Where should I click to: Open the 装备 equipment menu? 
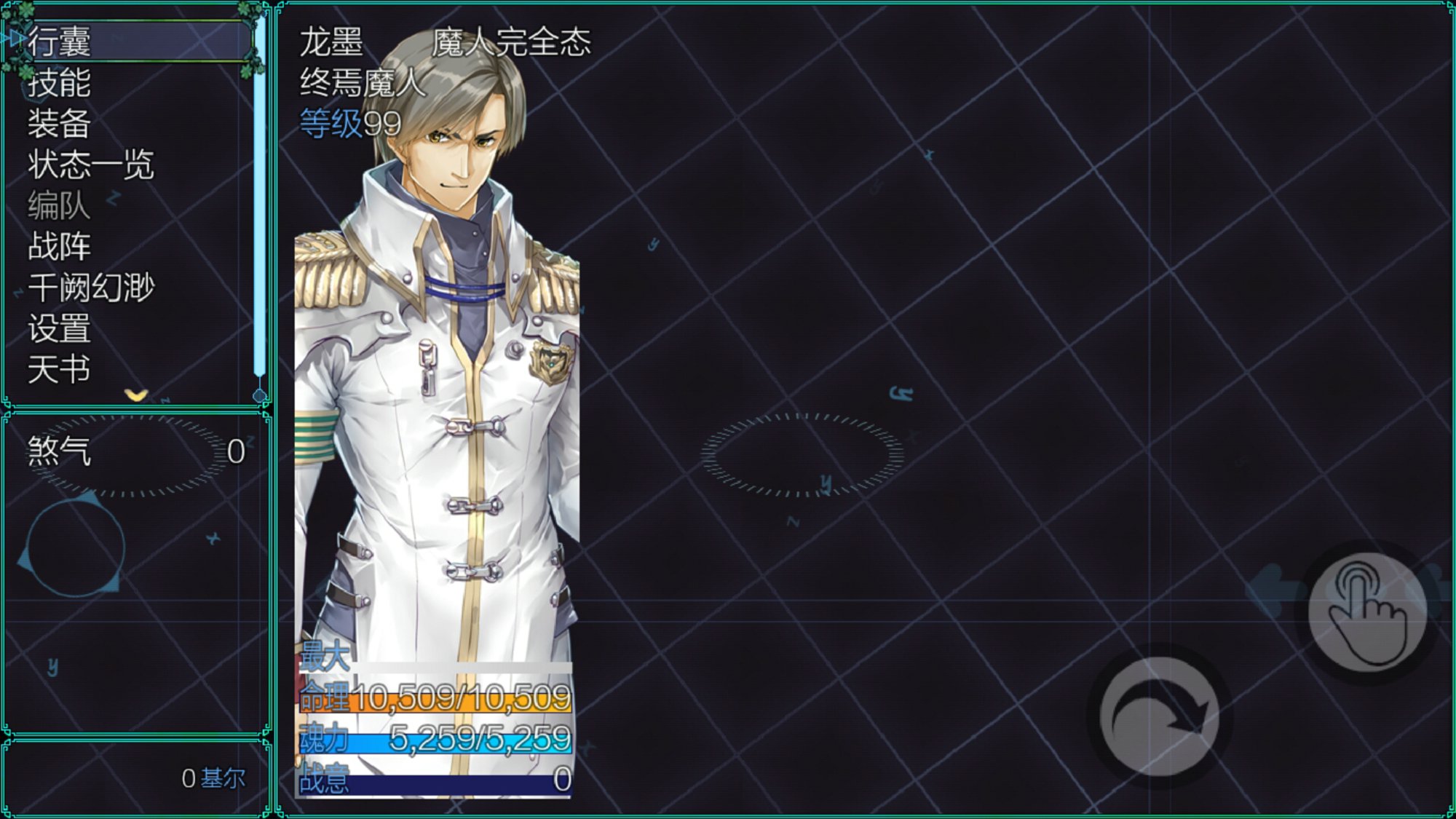point(60,124)
